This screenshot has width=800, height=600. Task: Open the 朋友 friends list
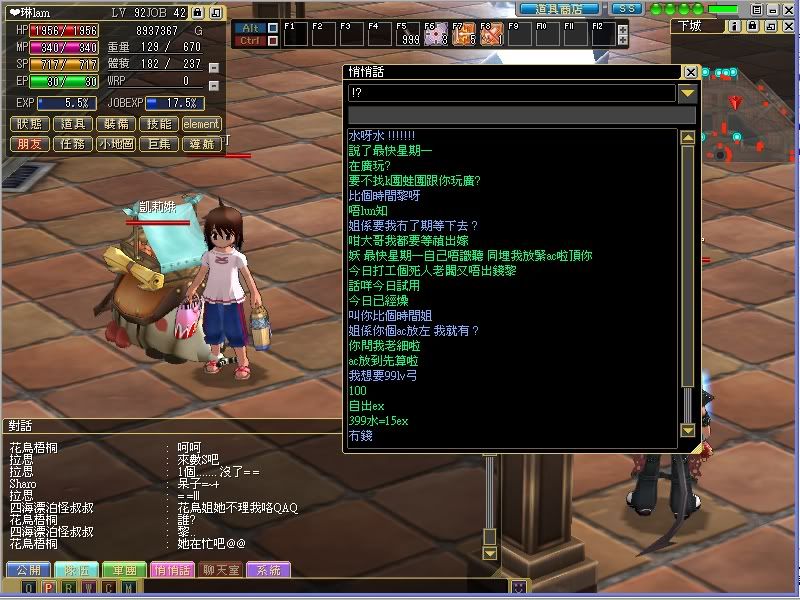[30, 144]
